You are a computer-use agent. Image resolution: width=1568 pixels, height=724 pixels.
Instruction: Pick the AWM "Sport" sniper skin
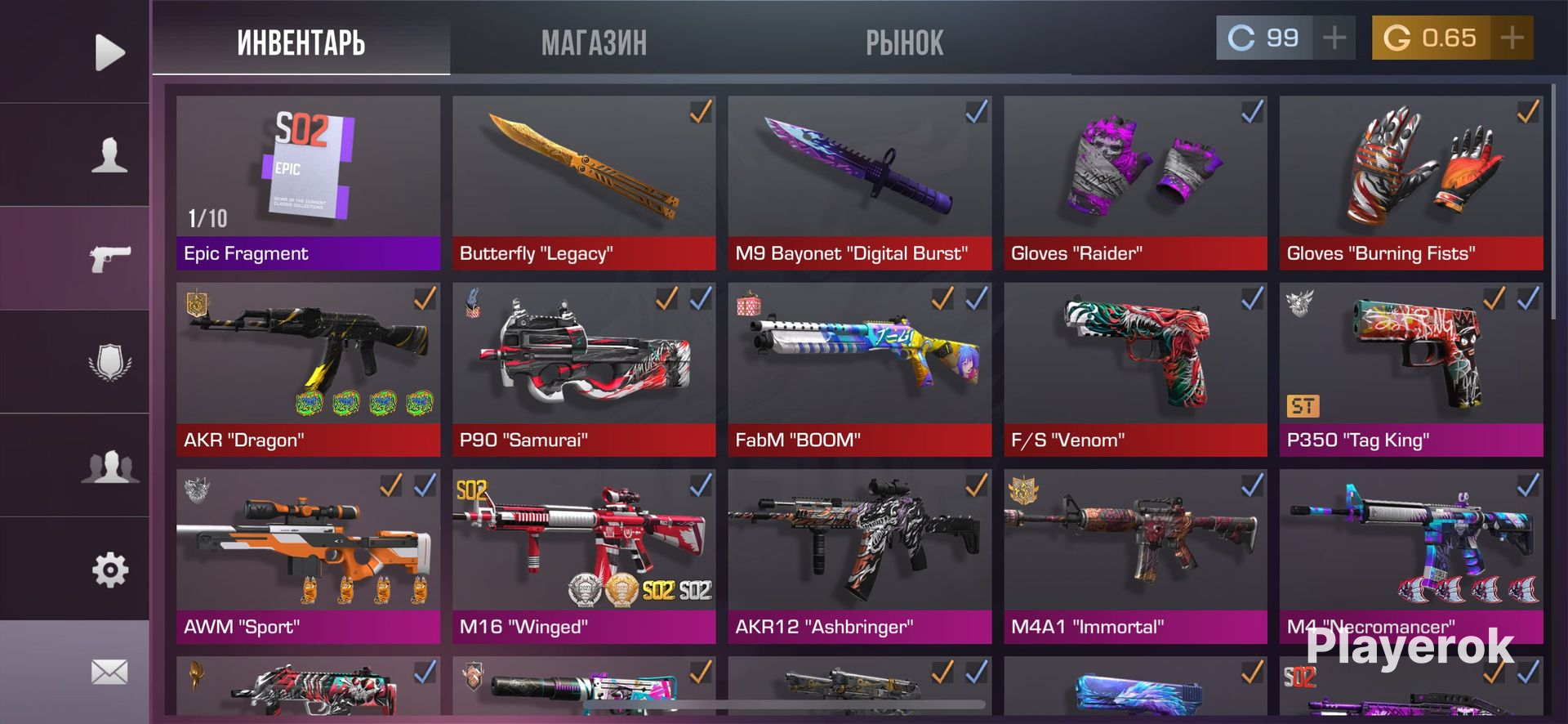[x=308, y=556]
